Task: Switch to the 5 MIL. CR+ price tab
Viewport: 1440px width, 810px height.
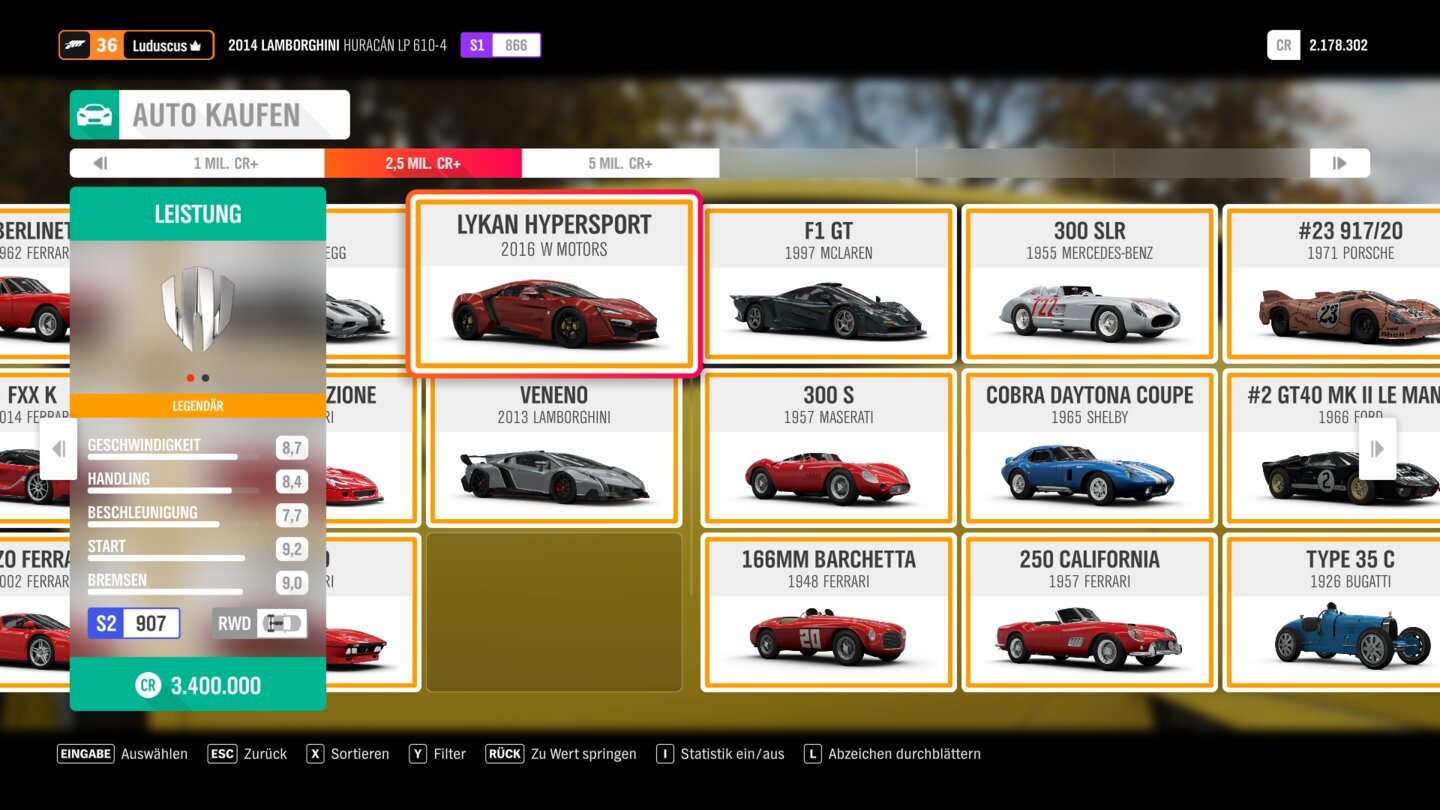Action: click(620, 163)
